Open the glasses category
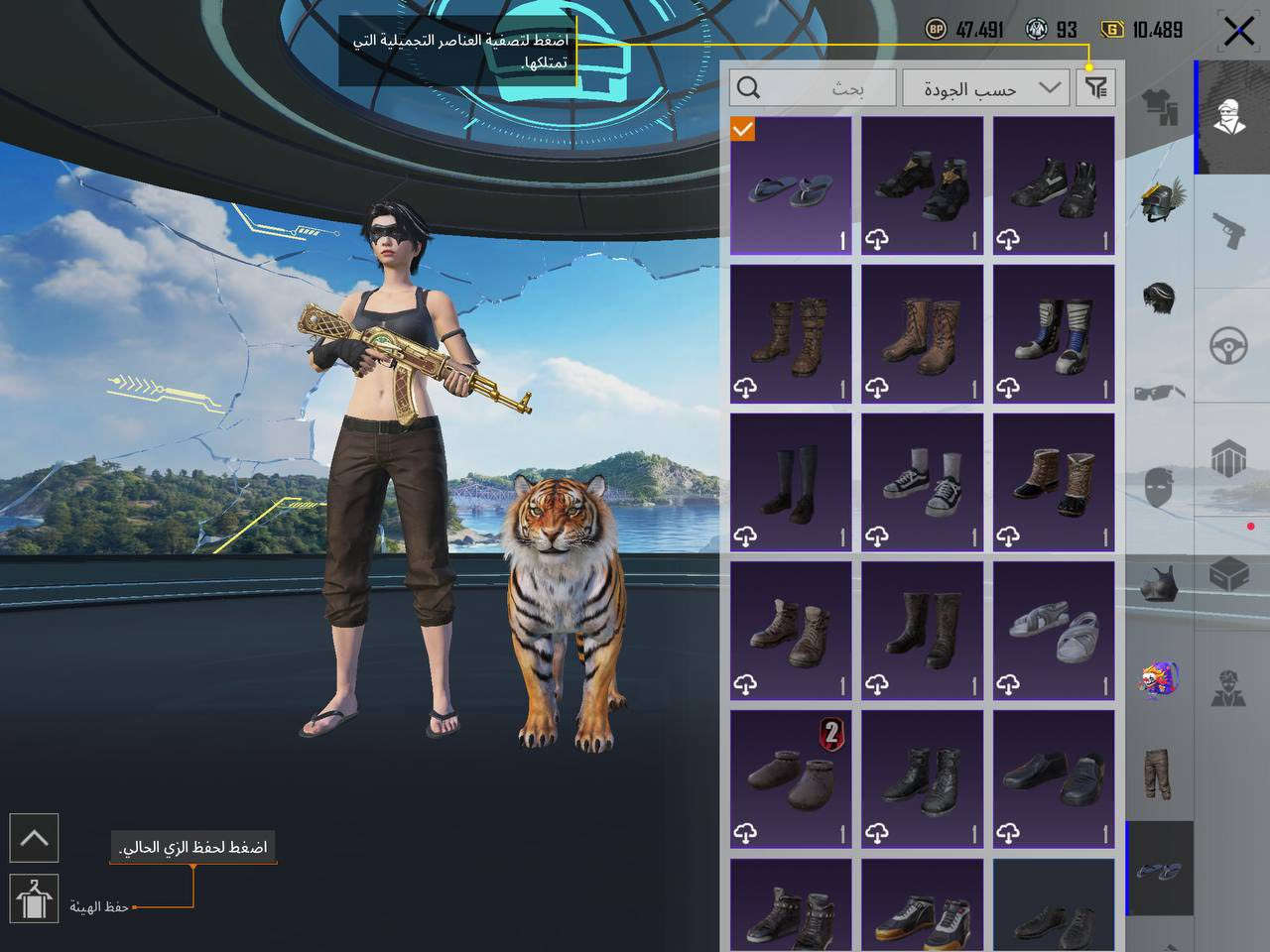Viewport: 1270px width, 952px height. pos(1160,393)
